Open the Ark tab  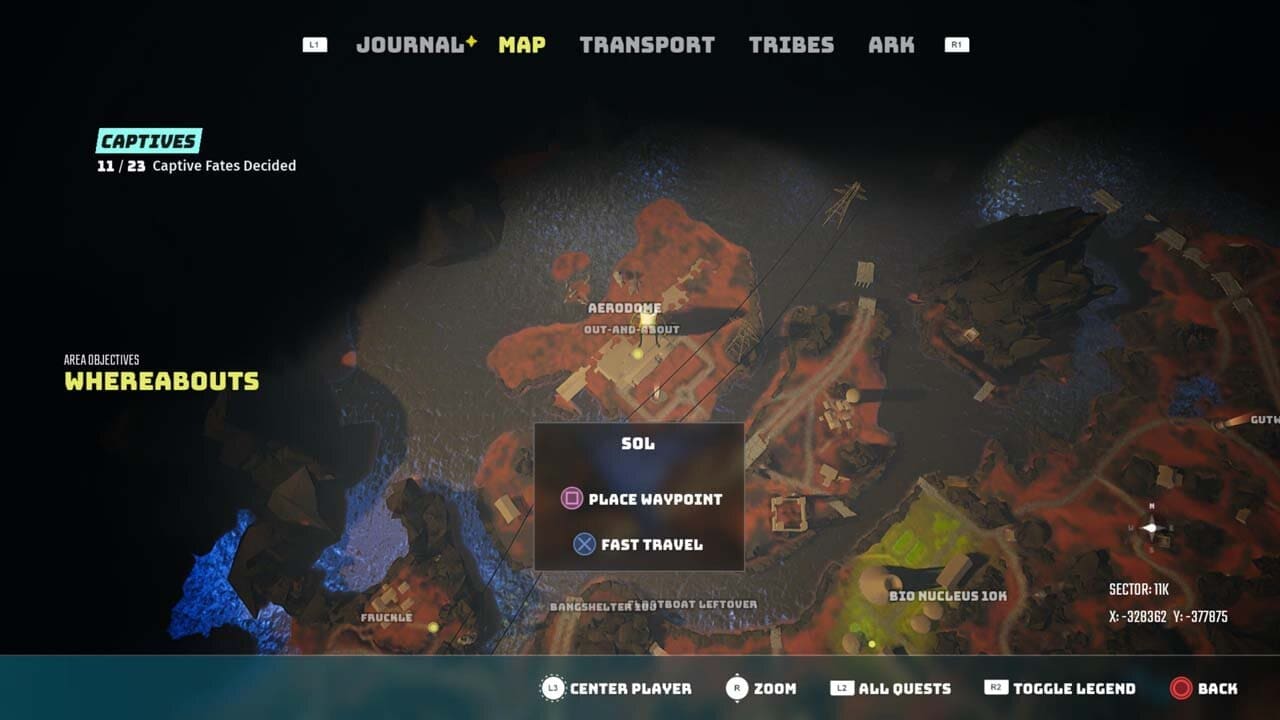pyautogui.click(x=891, y=45)
